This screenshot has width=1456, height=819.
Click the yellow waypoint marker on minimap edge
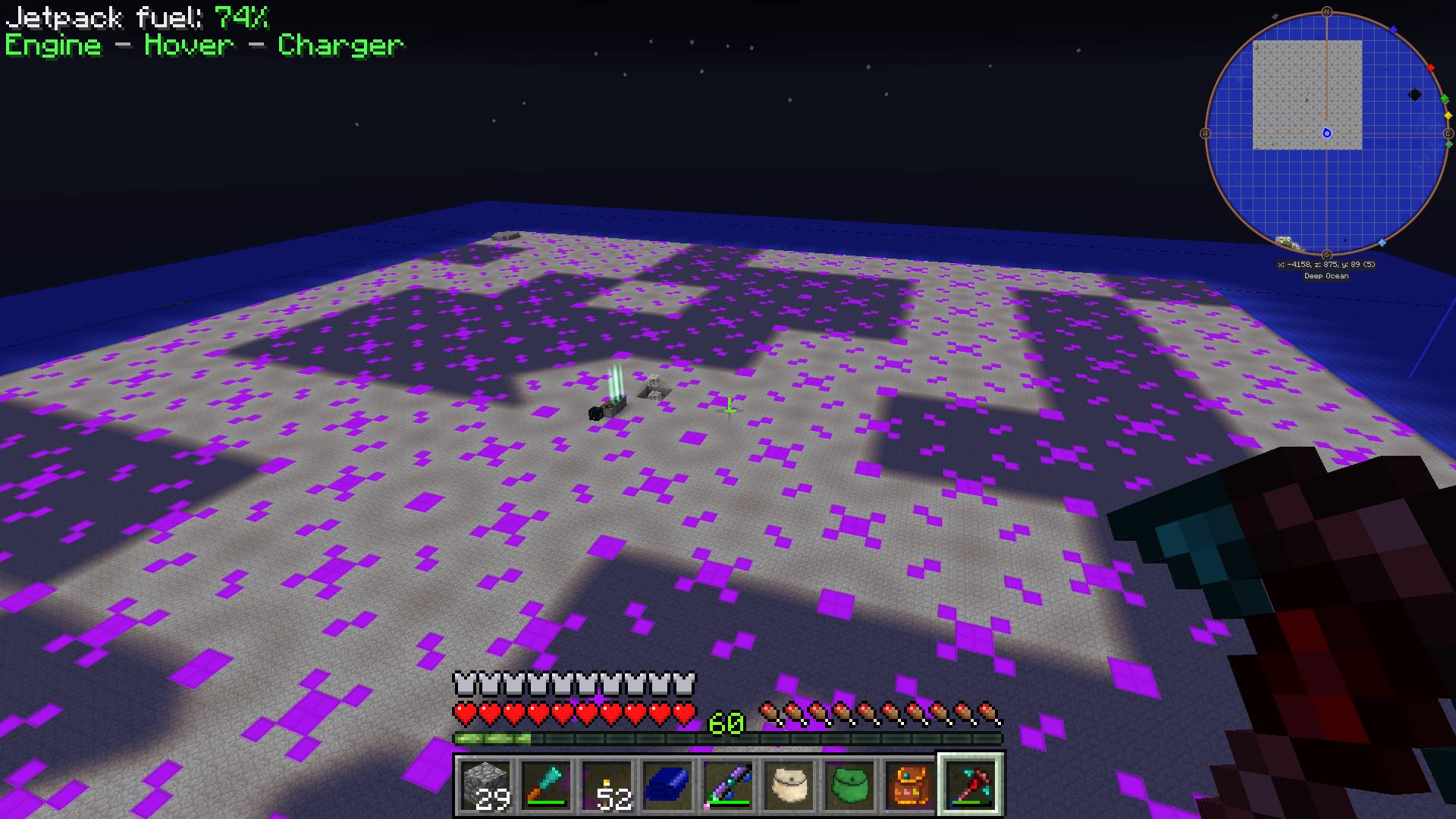1448,116
